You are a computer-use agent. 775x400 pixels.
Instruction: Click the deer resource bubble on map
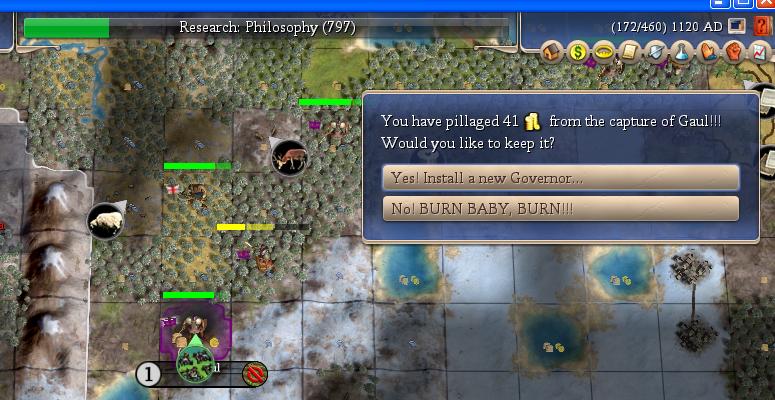[289, 156]
